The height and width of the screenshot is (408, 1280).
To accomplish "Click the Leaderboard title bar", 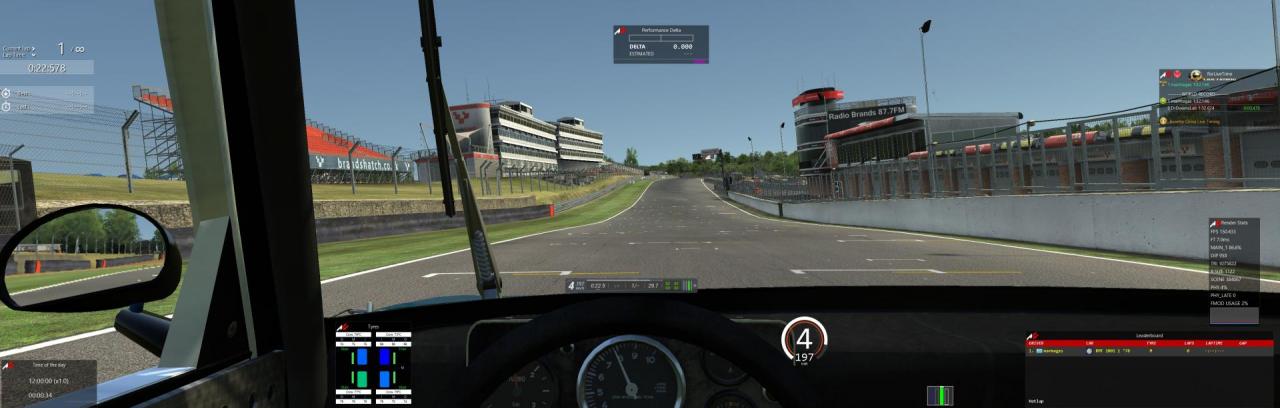I will [x=1150, y=335].
